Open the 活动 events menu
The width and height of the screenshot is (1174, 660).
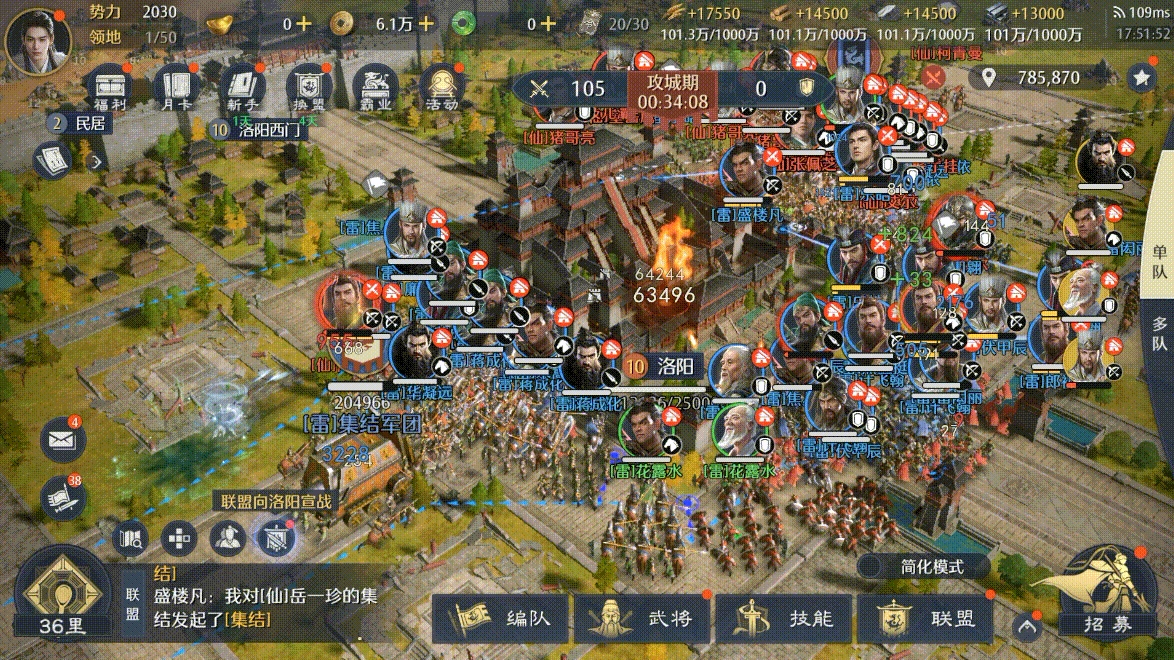(443, 88)
